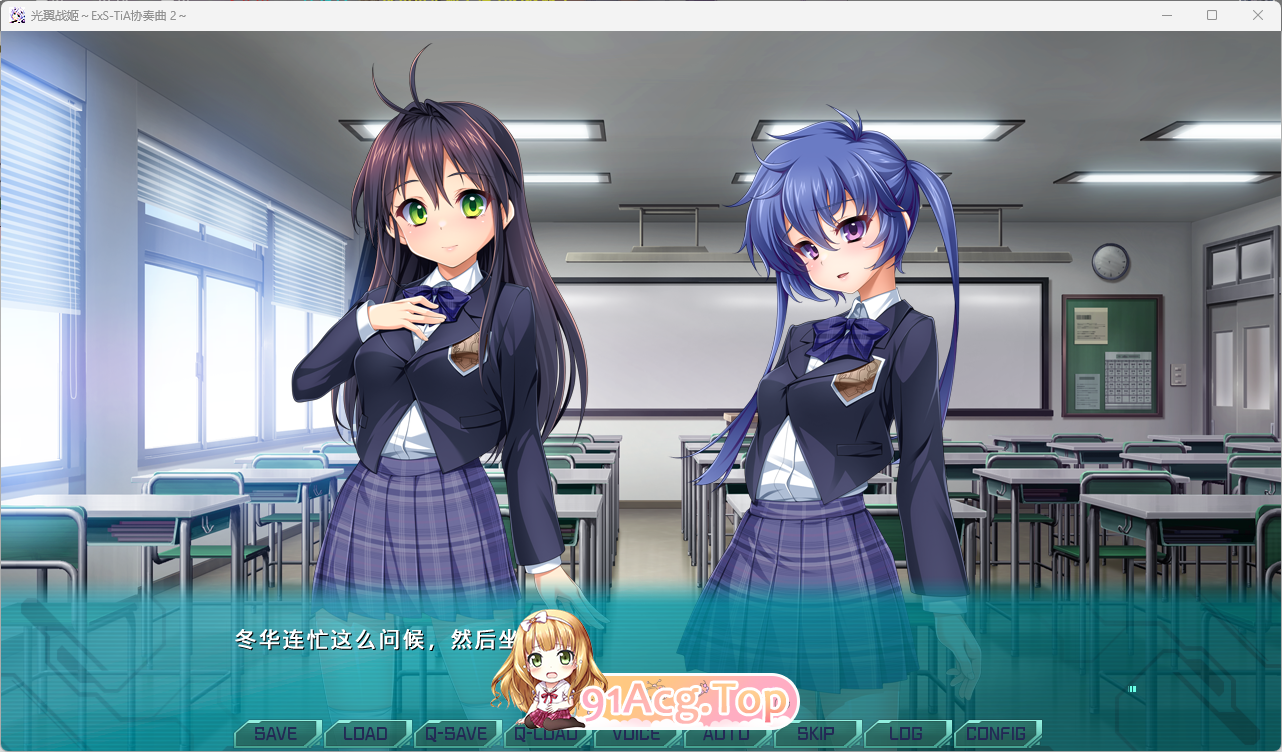The width and height of the screenshot is (1282, 752).
Task: Select the black-haired girl character sprite
Action: tap(430, 350)
